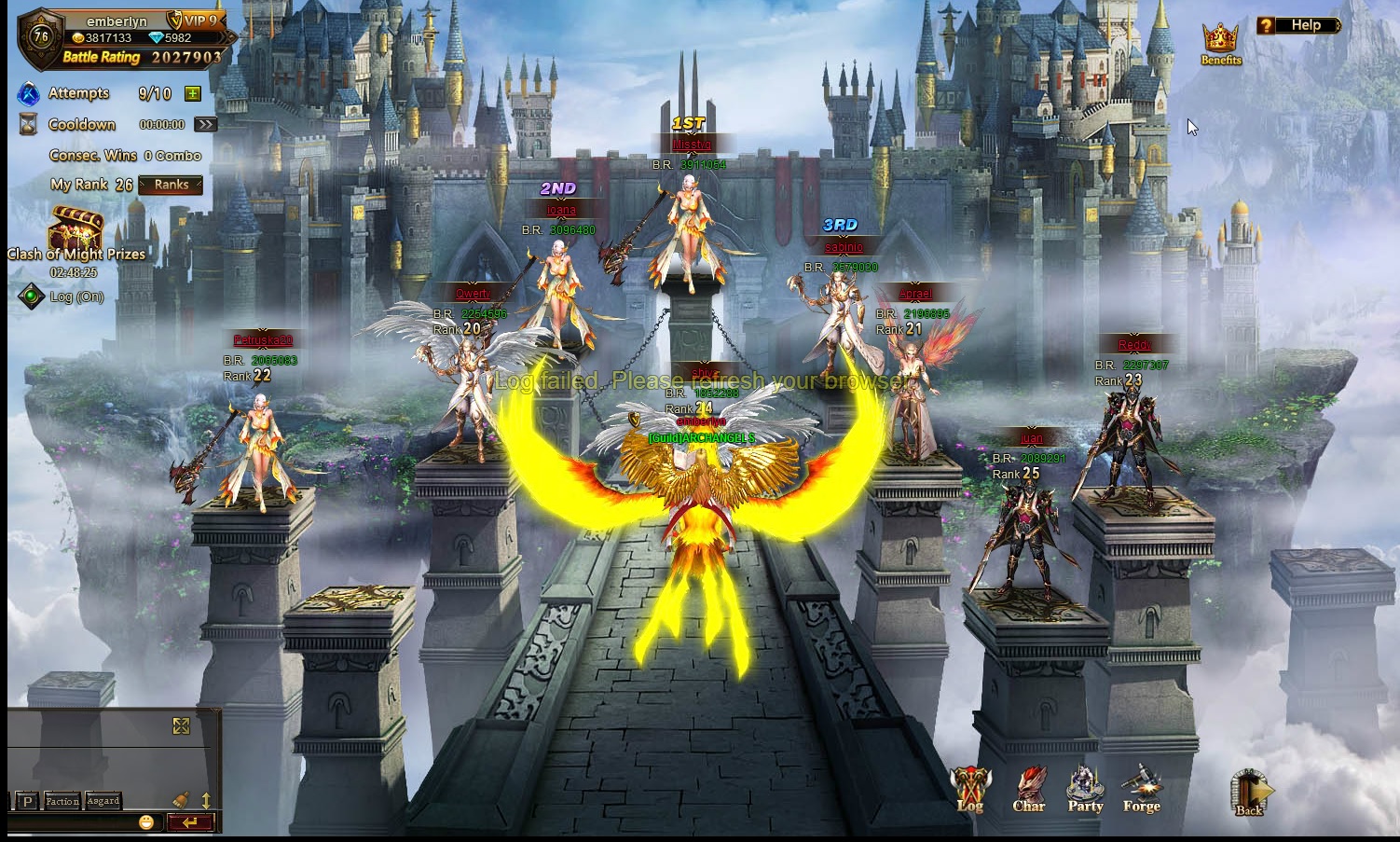This screenshot has height=842, width=1400.
Task: Open the Char menu
Action: [x=1029, y=789]
